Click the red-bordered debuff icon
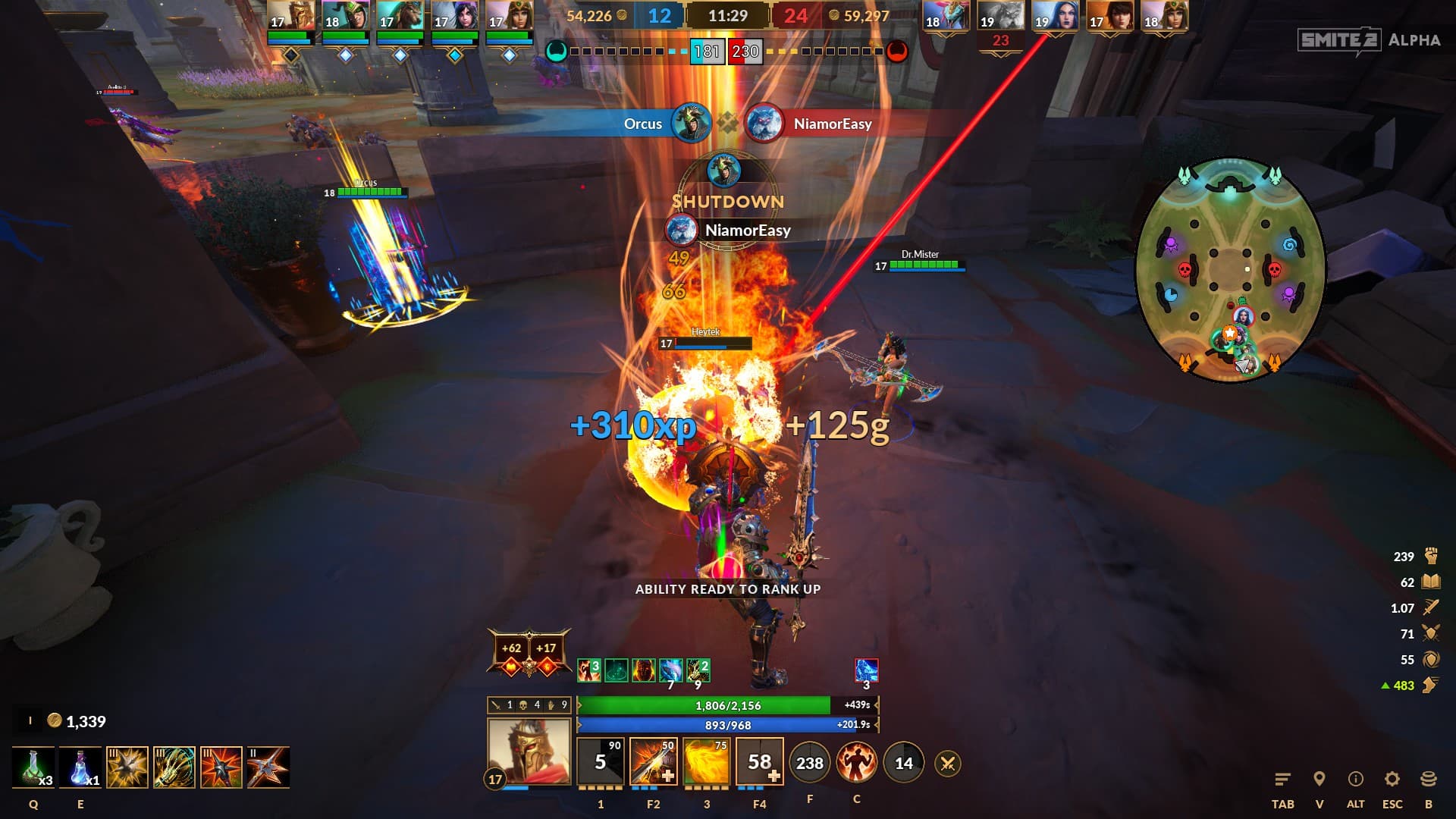The width and height of the screenshot is (1456, 819). [866, 670]
